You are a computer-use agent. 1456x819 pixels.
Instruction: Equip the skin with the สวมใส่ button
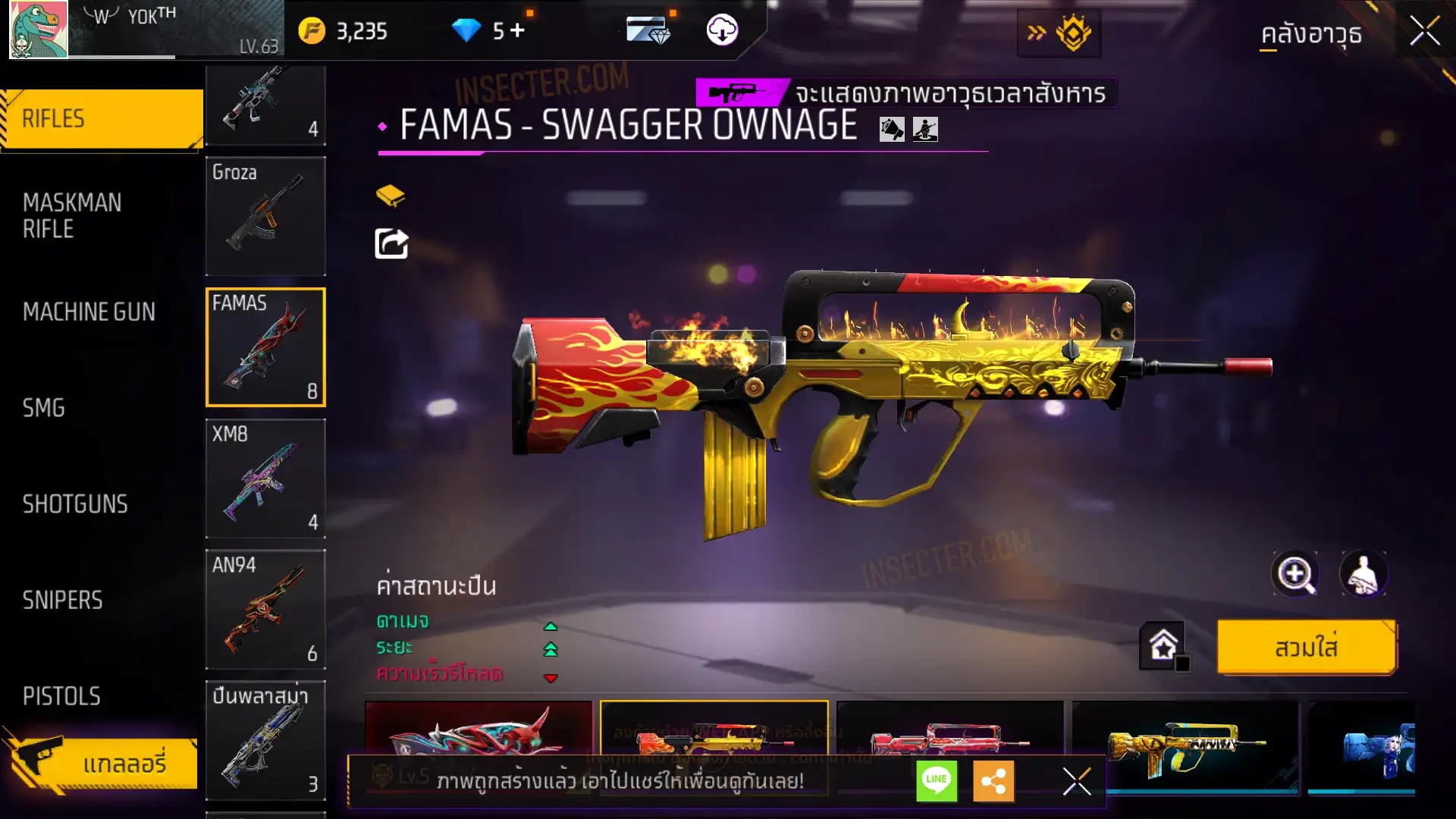click(x=1306, y=648)
